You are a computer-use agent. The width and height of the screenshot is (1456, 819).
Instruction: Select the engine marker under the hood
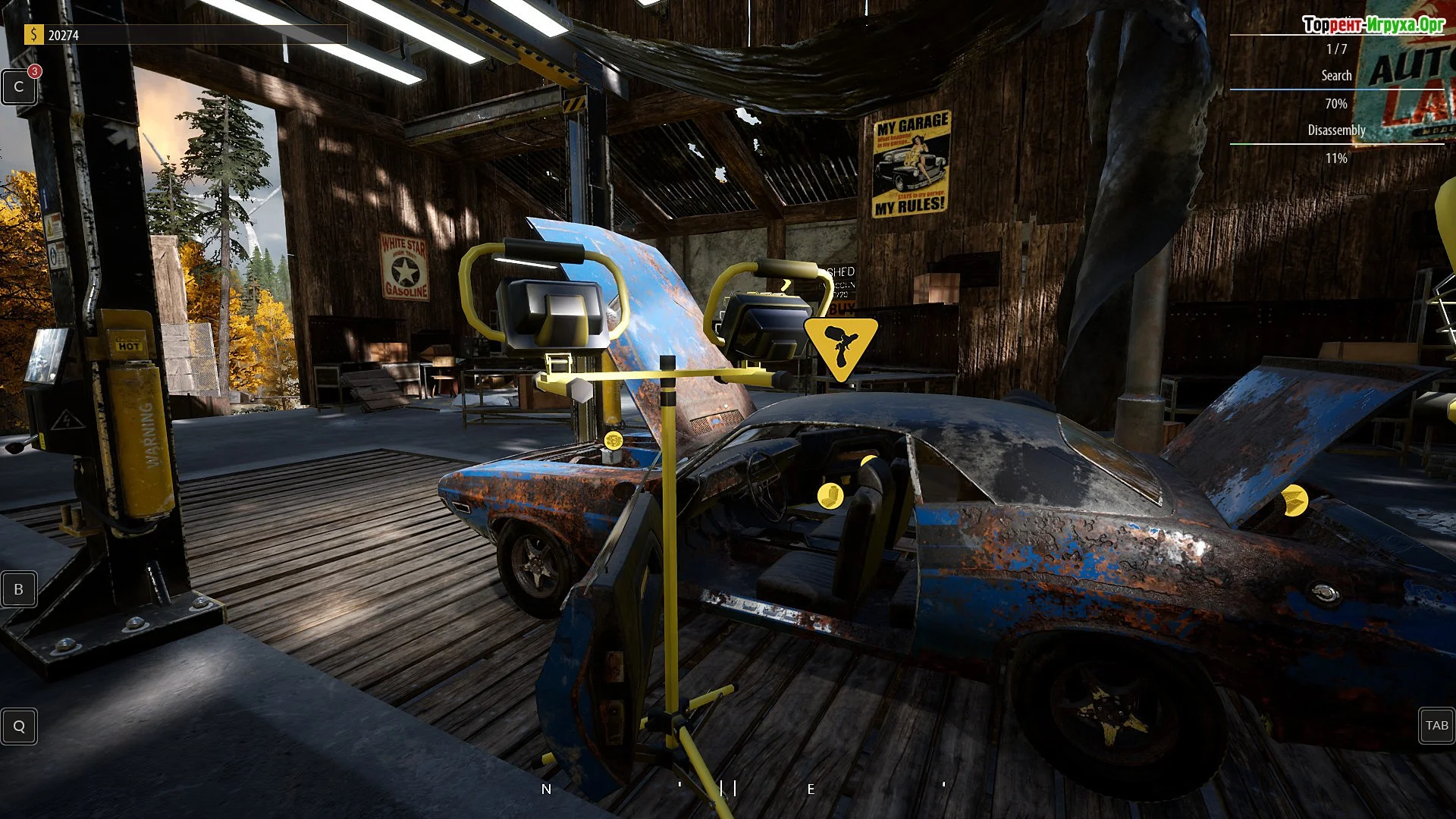(613, 441)
